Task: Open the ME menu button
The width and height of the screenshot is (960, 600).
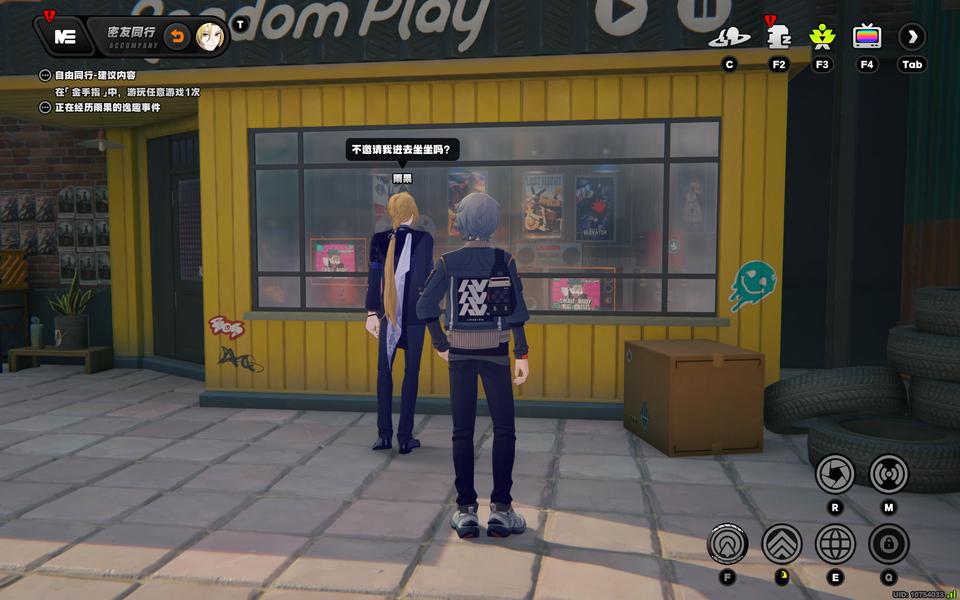Action: point(65,37)
